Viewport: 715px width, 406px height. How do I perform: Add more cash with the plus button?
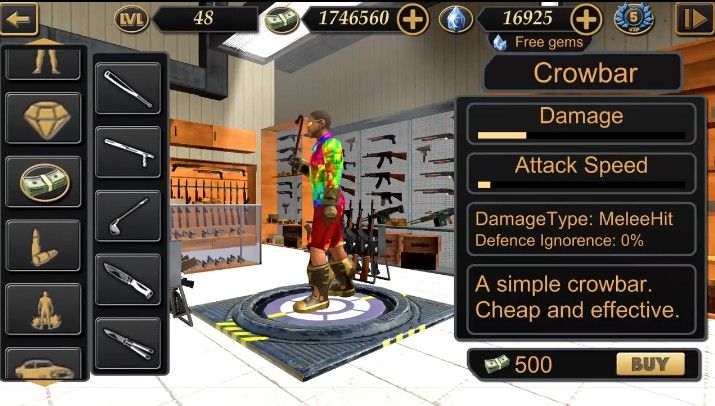(413, 18)
